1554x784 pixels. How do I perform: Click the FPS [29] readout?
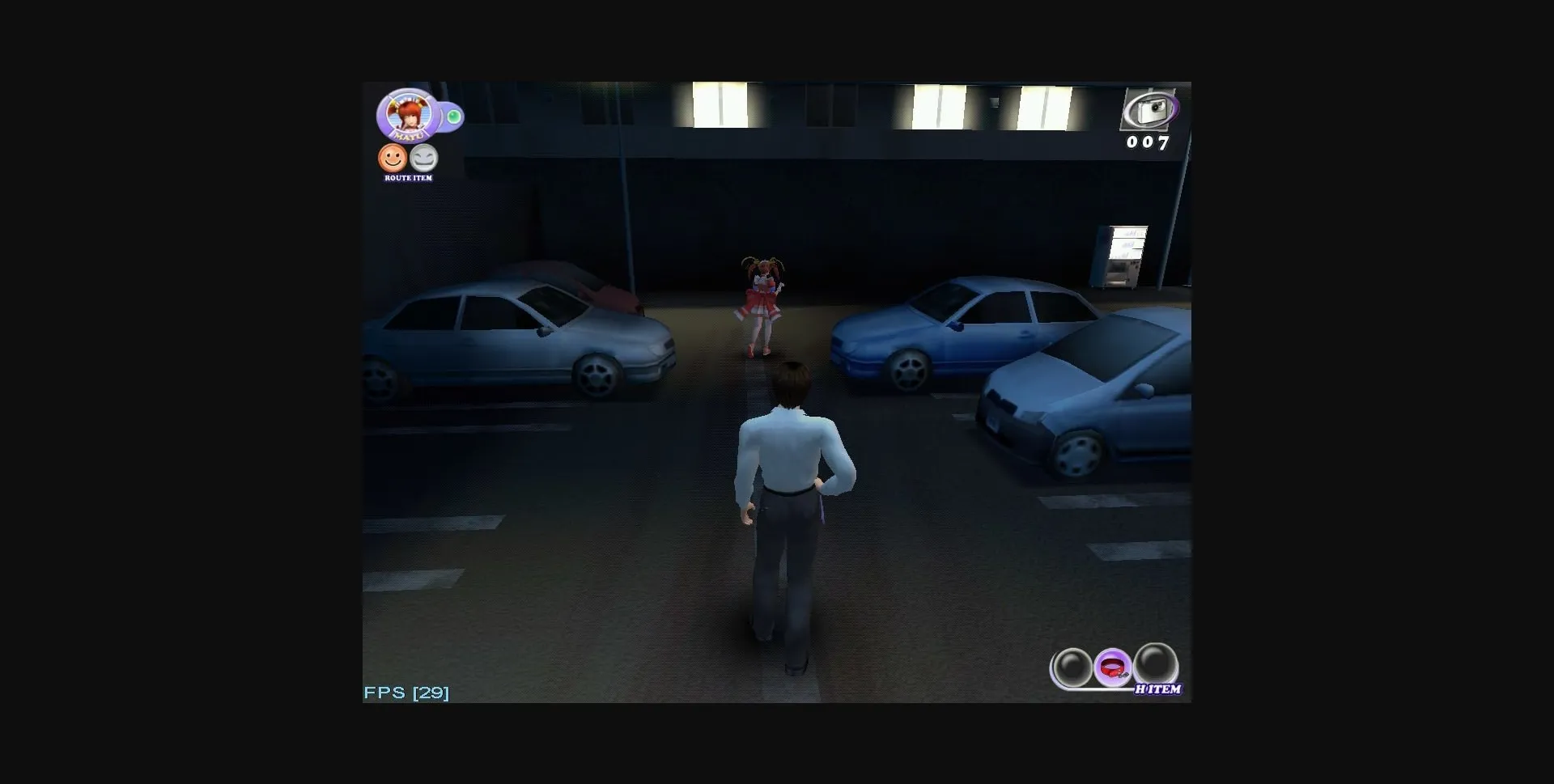click(x=405, y=692)
